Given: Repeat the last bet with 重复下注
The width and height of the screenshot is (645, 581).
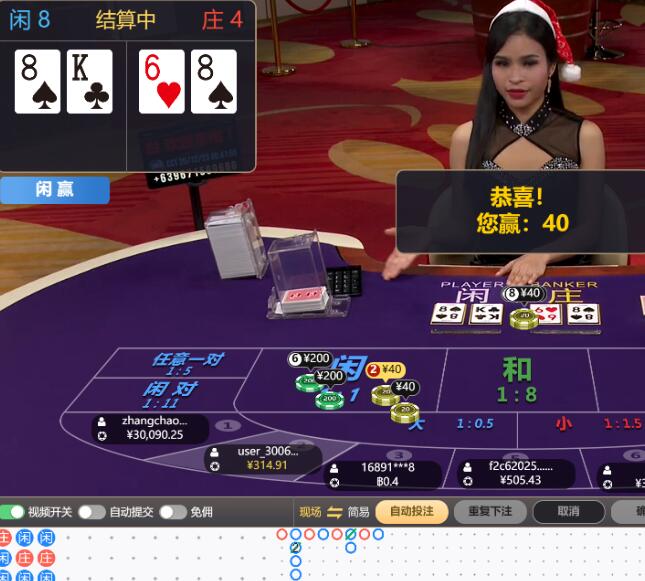Looking at the screenshot, I should click(490, 511).
